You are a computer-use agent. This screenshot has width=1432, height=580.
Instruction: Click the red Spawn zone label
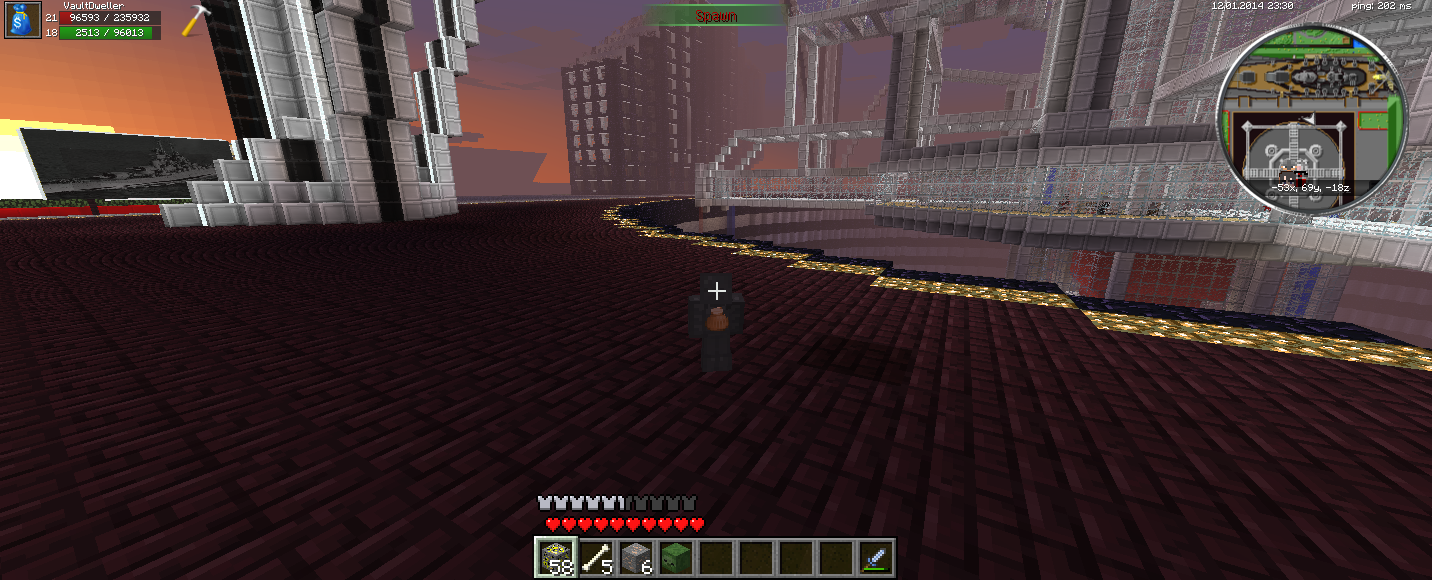(x=716, y=16)
